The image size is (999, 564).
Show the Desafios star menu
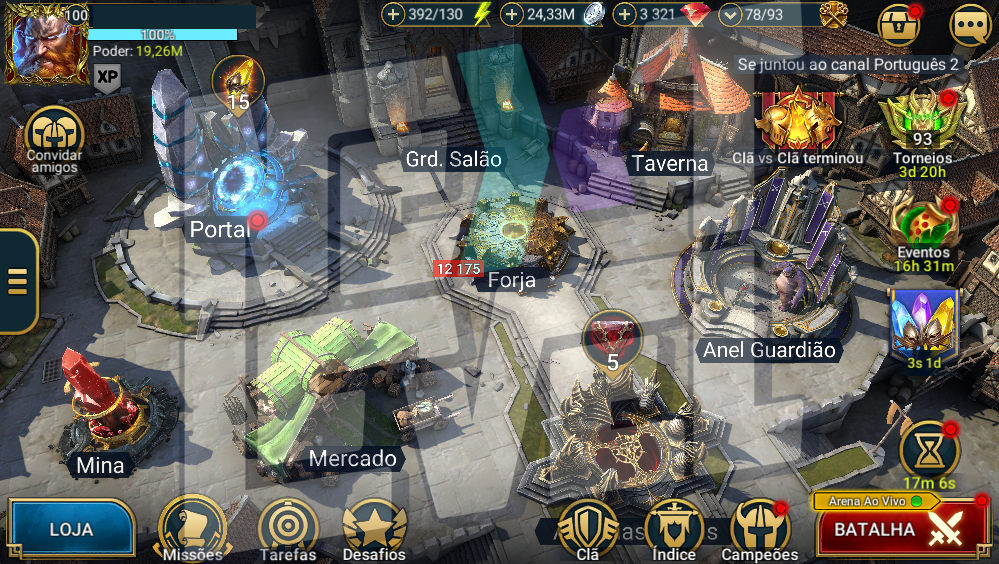point(374,526)
